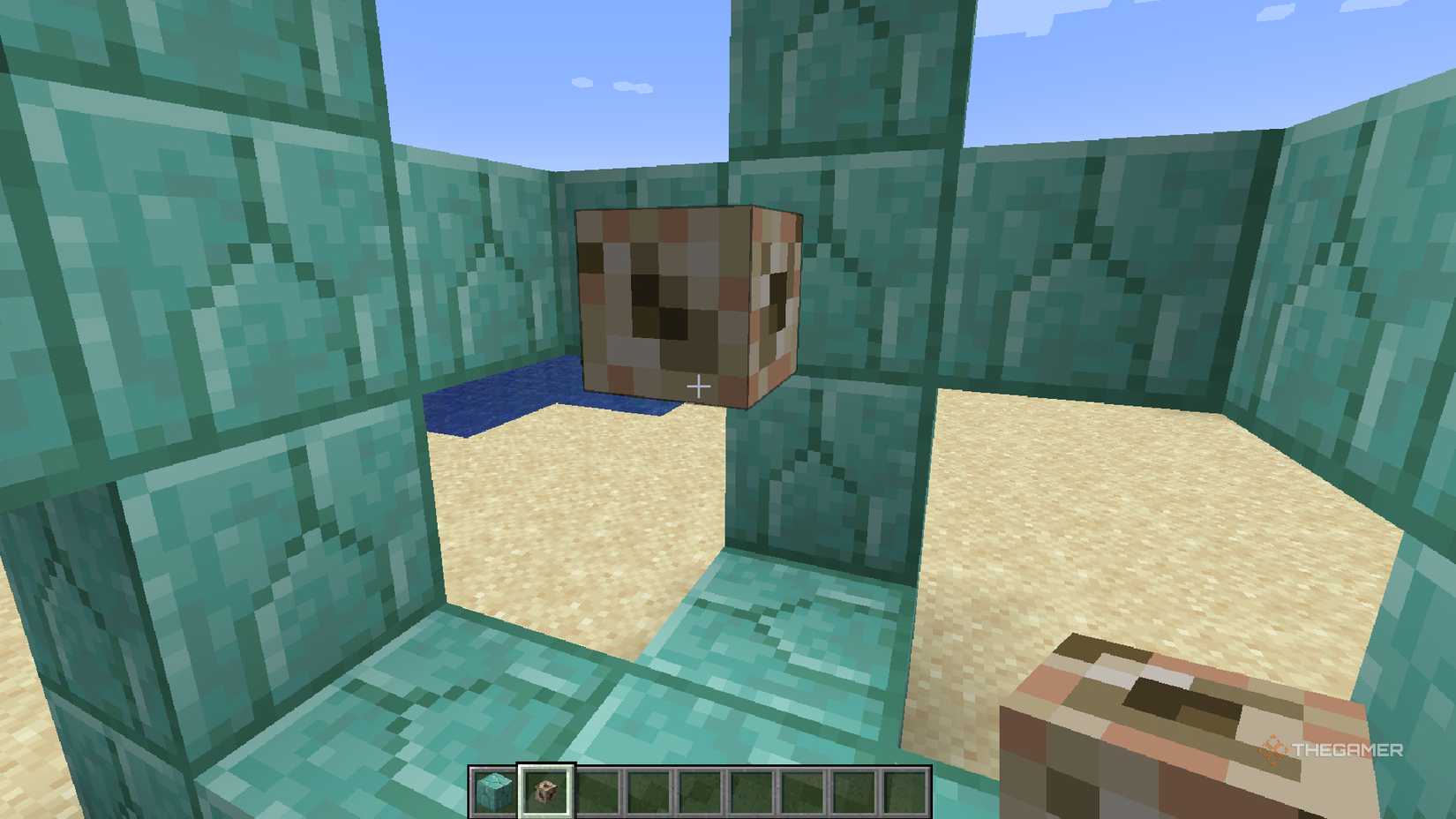
Task: Click the crosshair in the screen center
Action: click(698, 386)
